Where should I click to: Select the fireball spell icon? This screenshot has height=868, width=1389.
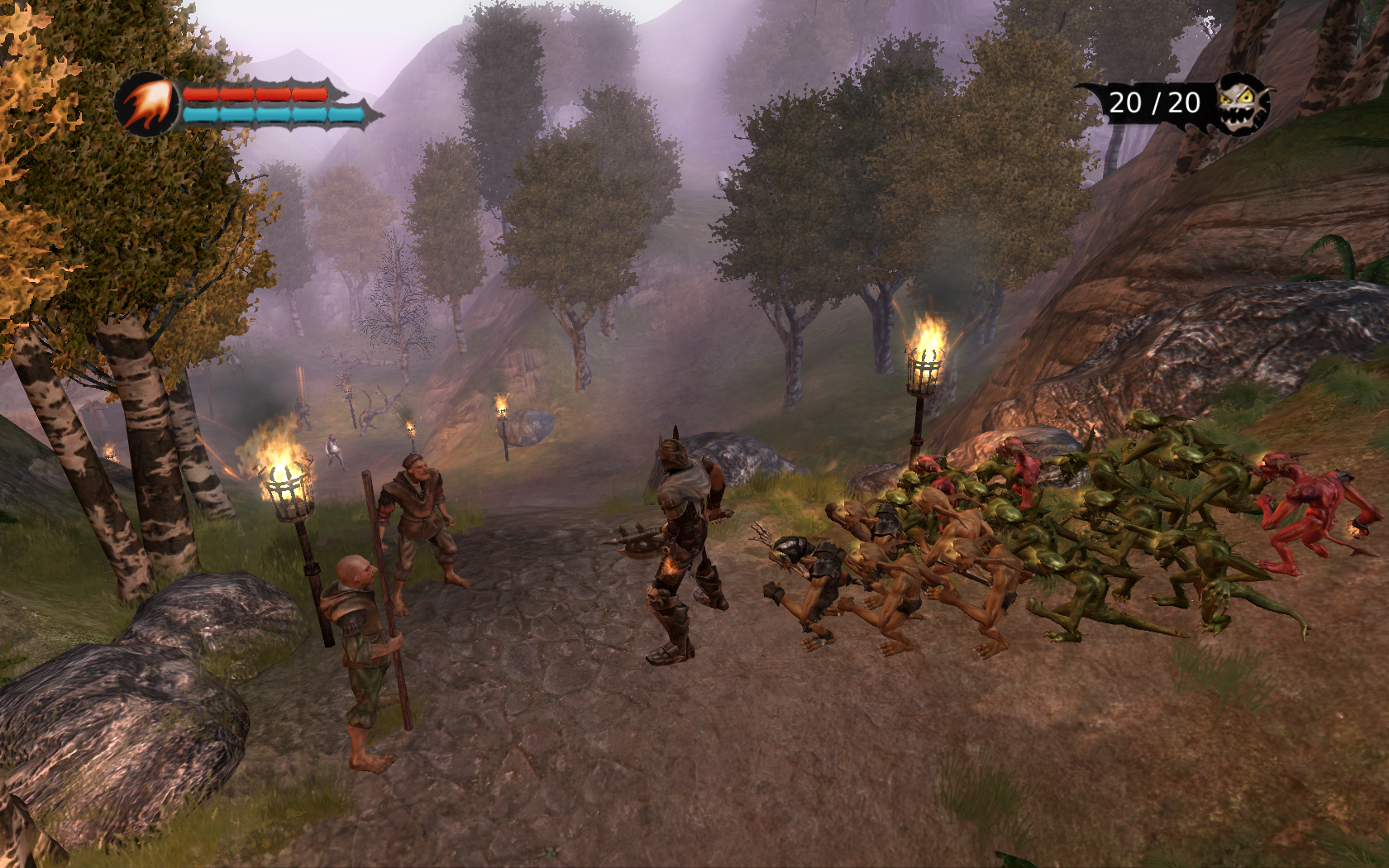click(148, 105)
